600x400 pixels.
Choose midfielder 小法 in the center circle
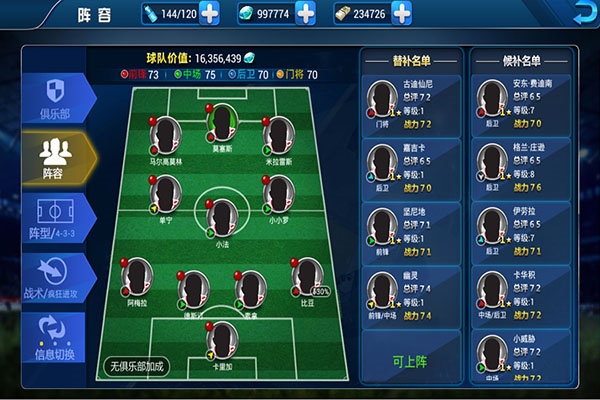point(222,214)
